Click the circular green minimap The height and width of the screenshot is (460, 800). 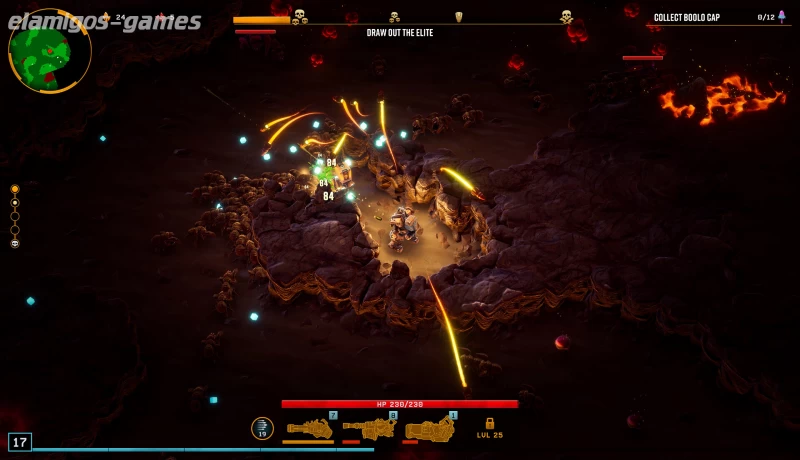[x=49, y=51]
